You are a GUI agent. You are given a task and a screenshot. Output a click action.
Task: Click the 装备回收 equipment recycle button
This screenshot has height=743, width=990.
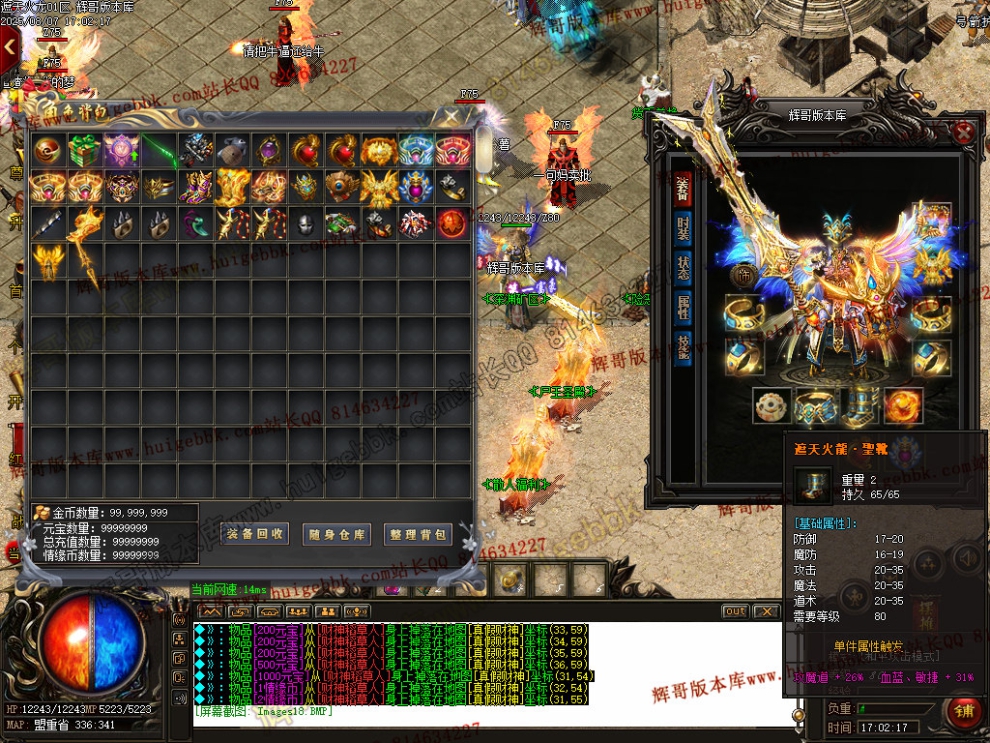pos(255,534)
